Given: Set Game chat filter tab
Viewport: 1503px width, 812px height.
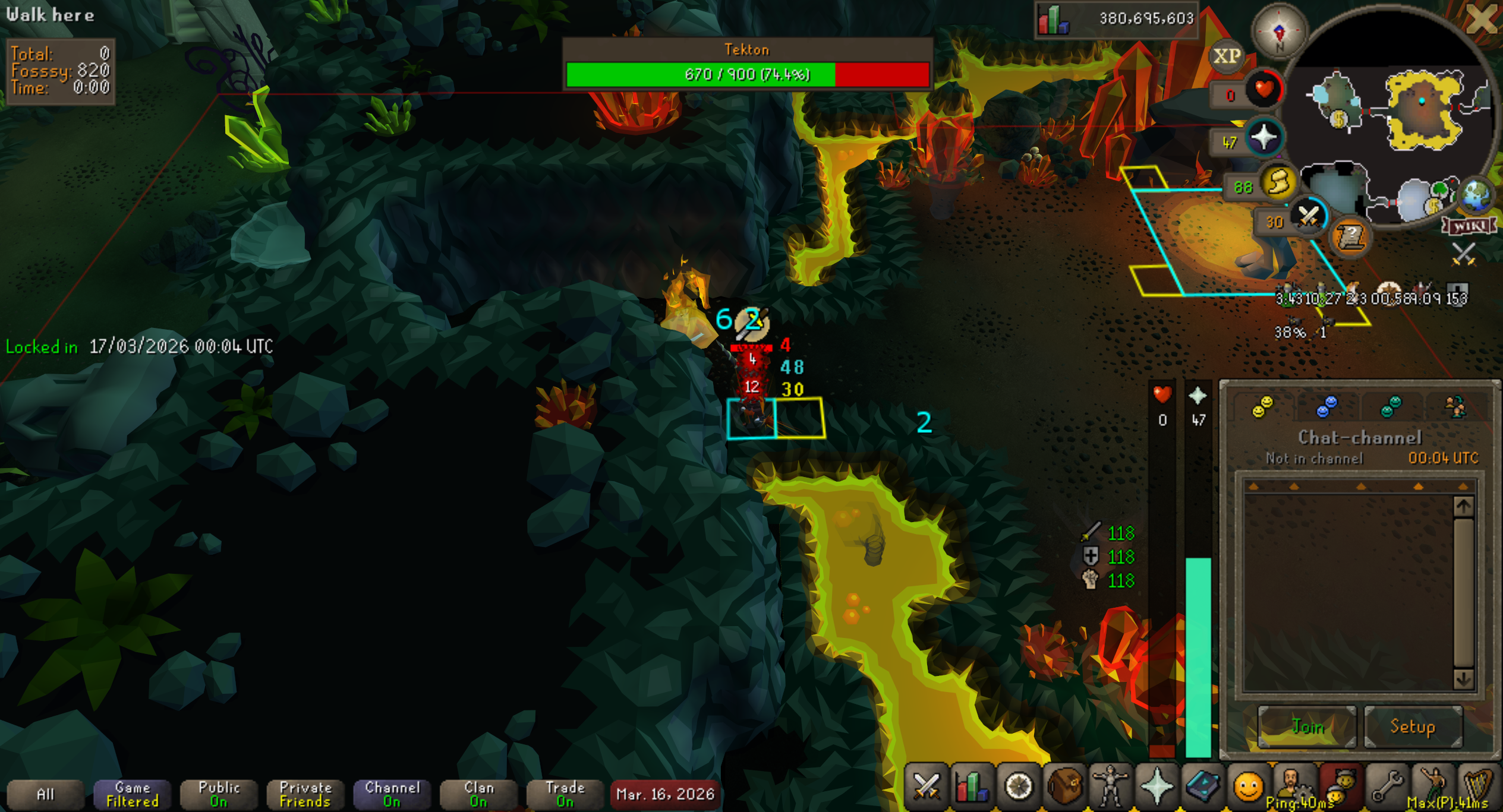Looking at the screenshot, I should (x=132, y=794).
